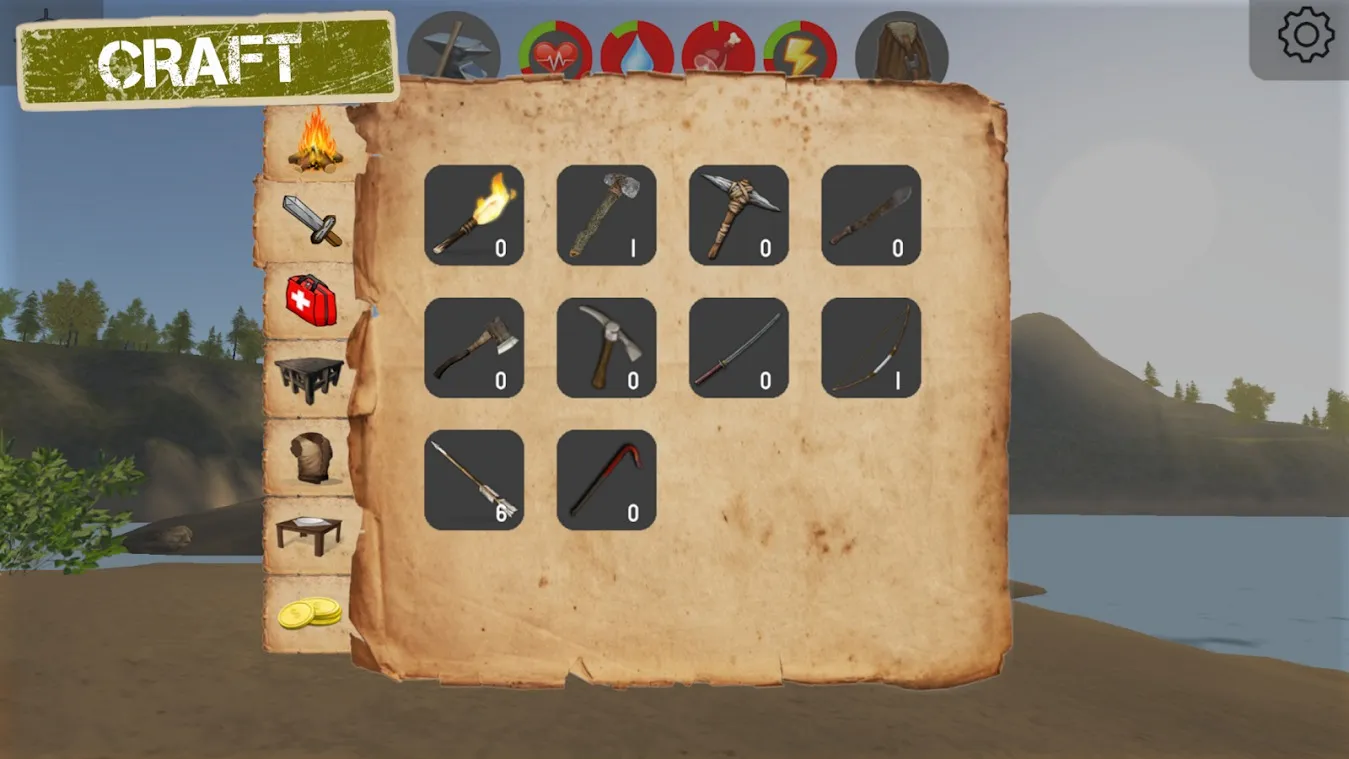The width and height of the screenshot is (1349, 759).
Task: Select the bow recipe
Action: click(x=872, y=347)
